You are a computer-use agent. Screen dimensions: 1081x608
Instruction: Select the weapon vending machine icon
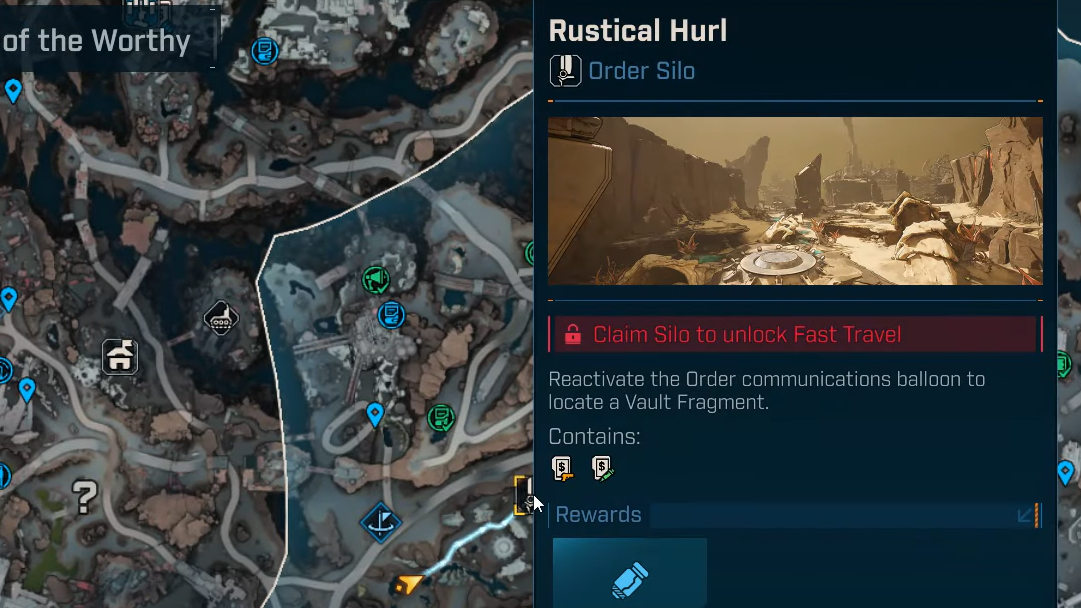[563, 468]
